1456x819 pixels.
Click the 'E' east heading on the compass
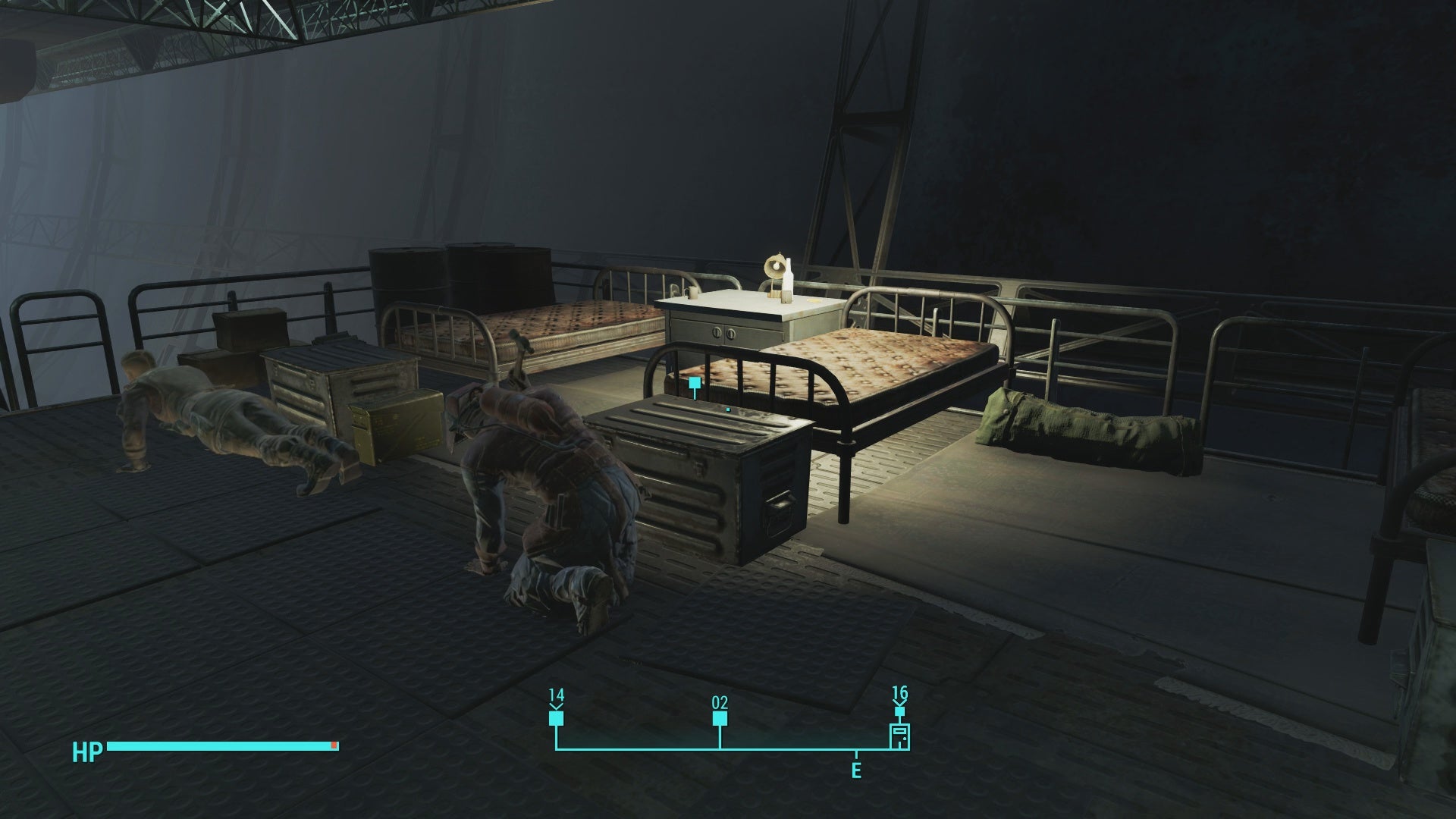(x=857, y=768)
